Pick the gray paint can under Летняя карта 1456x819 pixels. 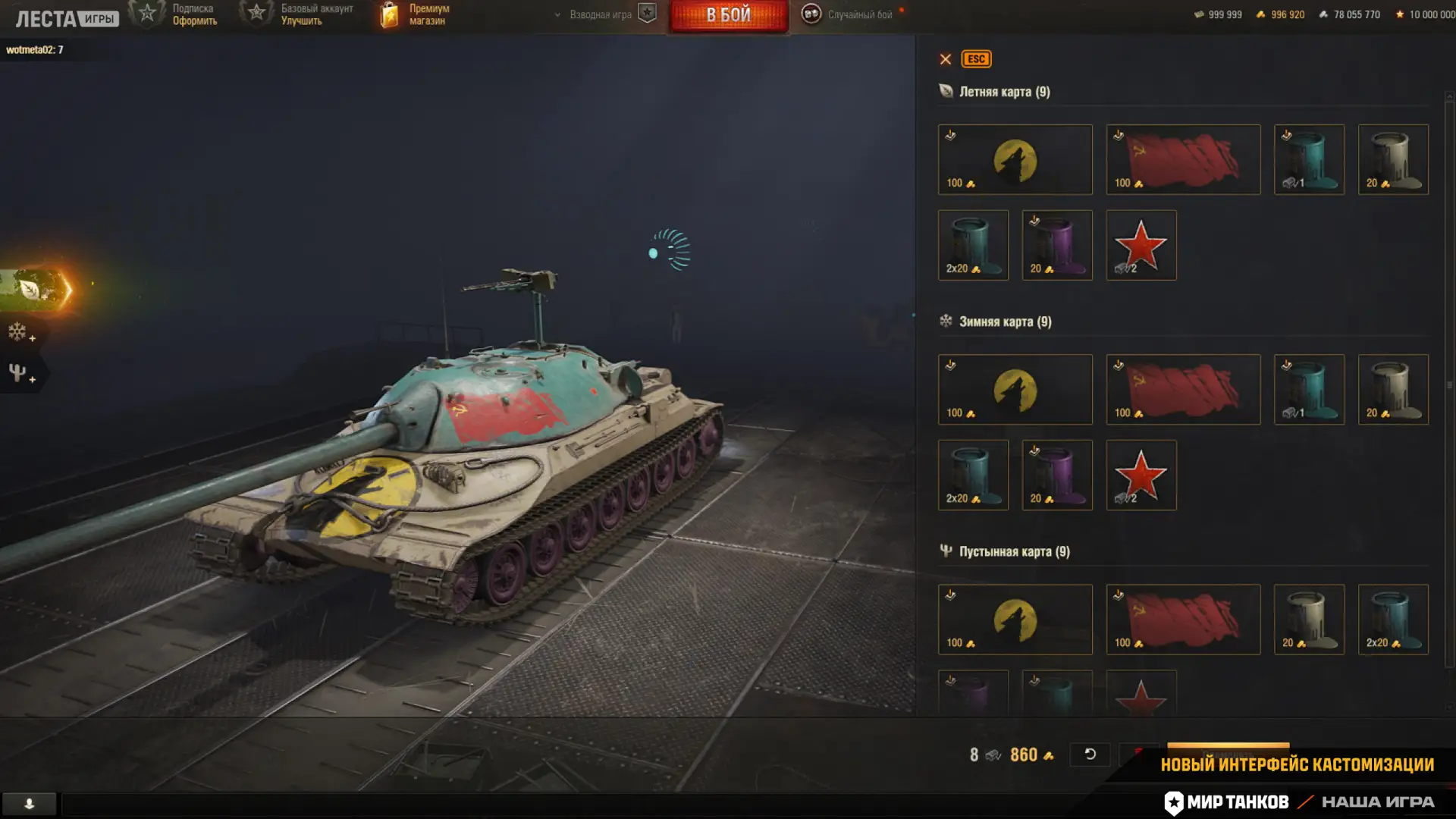(1392, 160)
